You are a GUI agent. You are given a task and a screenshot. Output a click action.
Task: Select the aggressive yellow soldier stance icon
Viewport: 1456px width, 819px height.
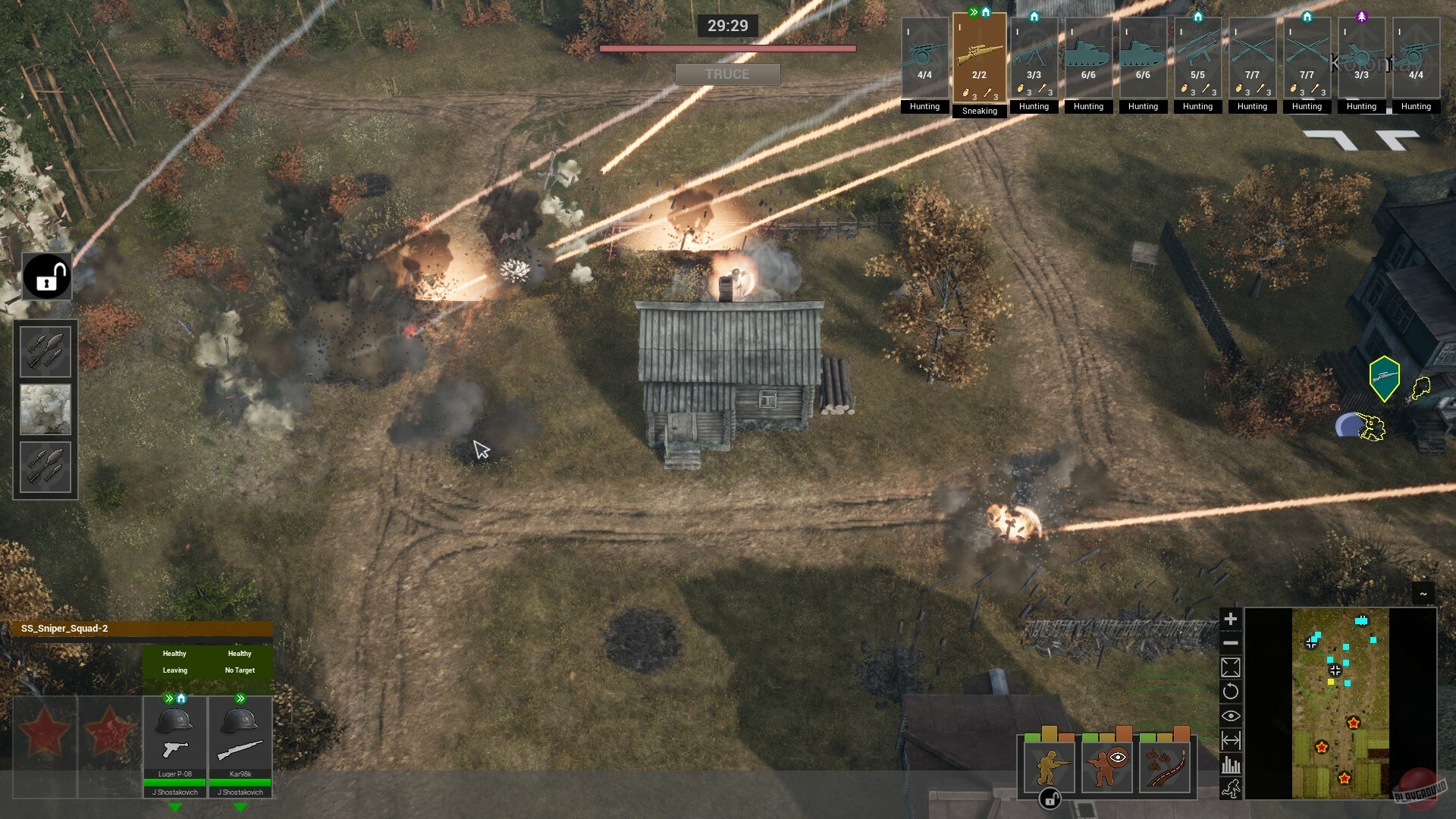(x=1050, y=767)
